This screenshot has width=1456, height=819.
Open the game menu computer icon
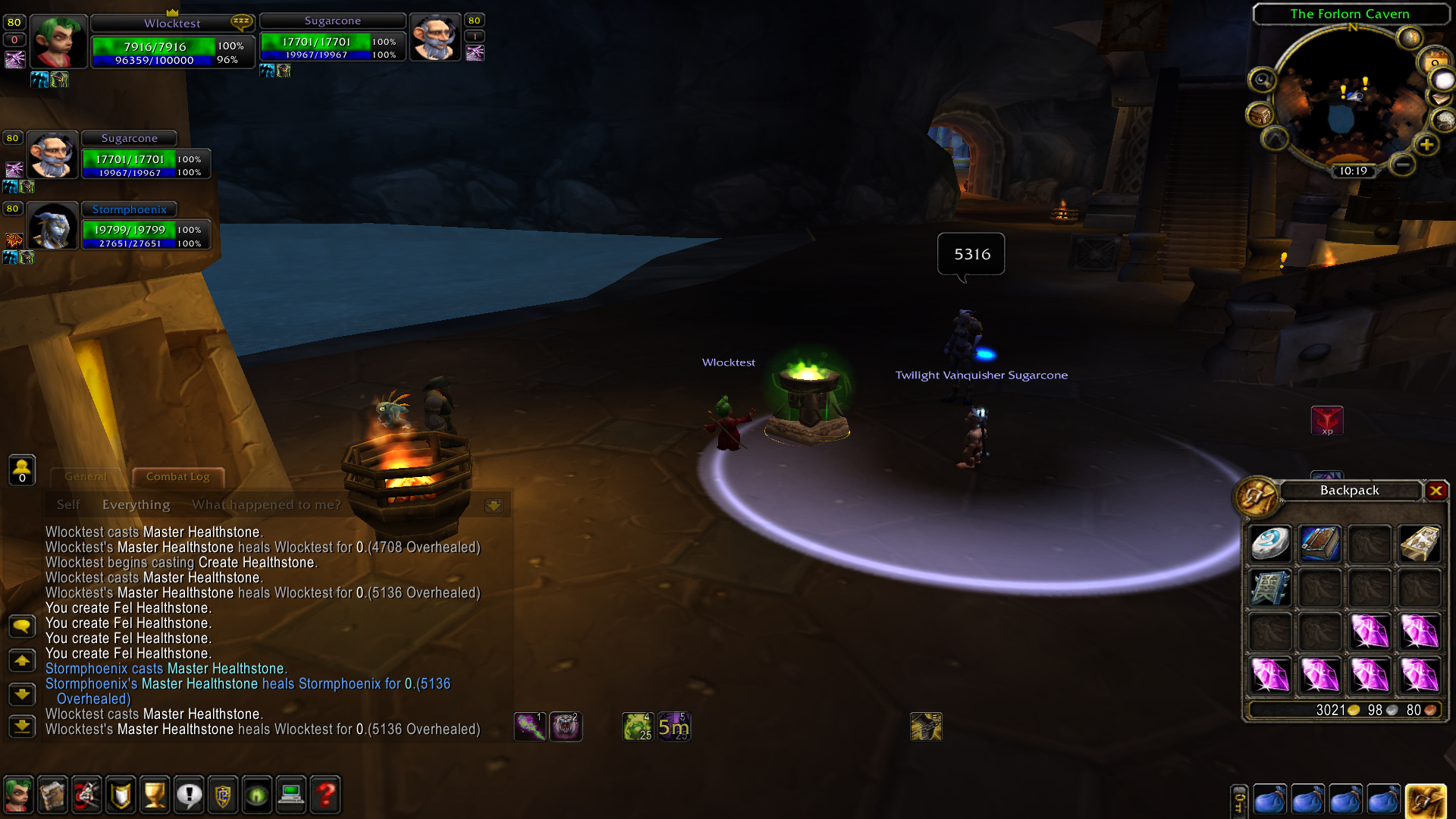click(291, 795)
